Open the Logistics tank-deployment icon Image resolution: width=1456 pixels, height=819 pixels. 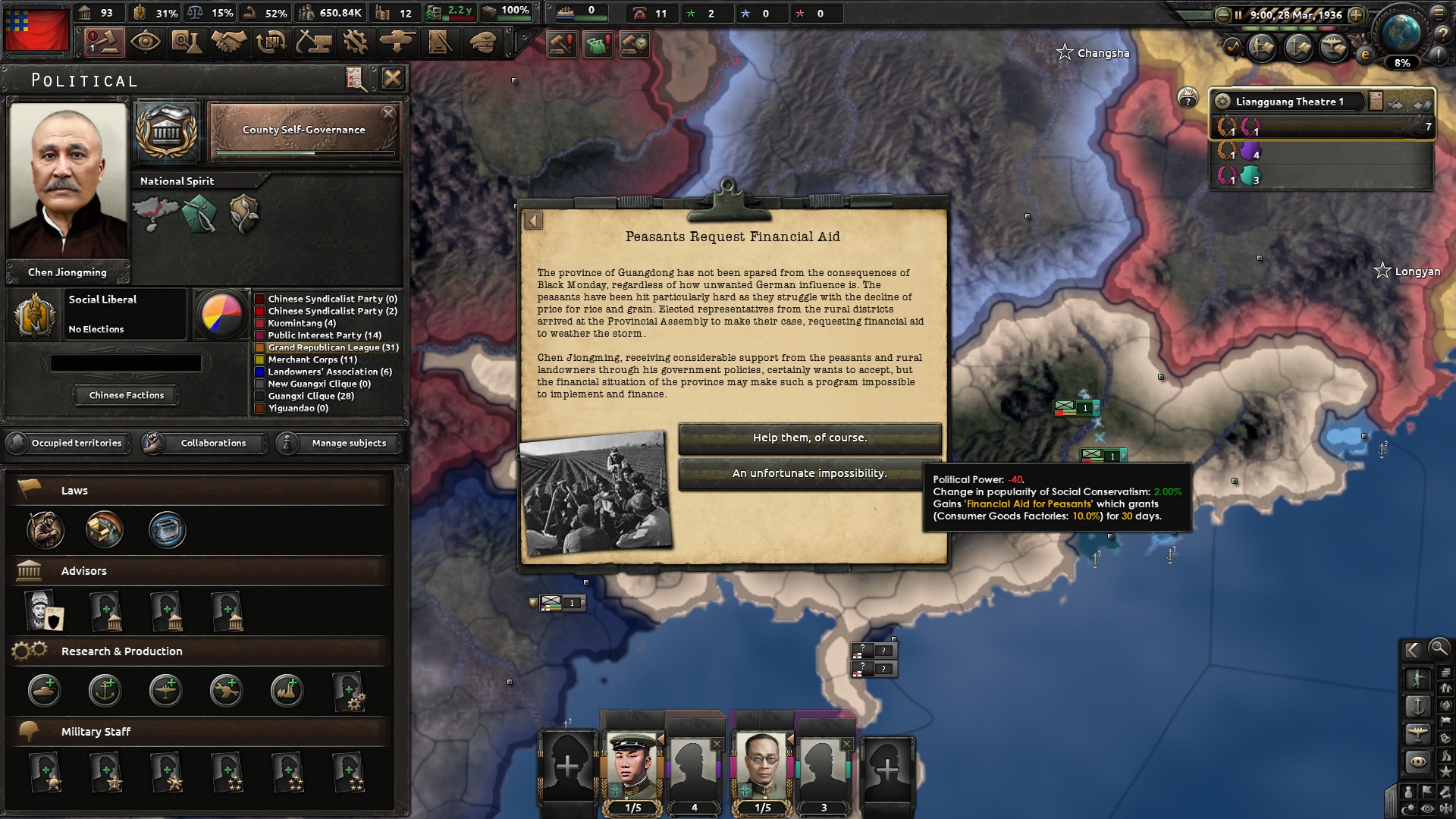(397, 42)
